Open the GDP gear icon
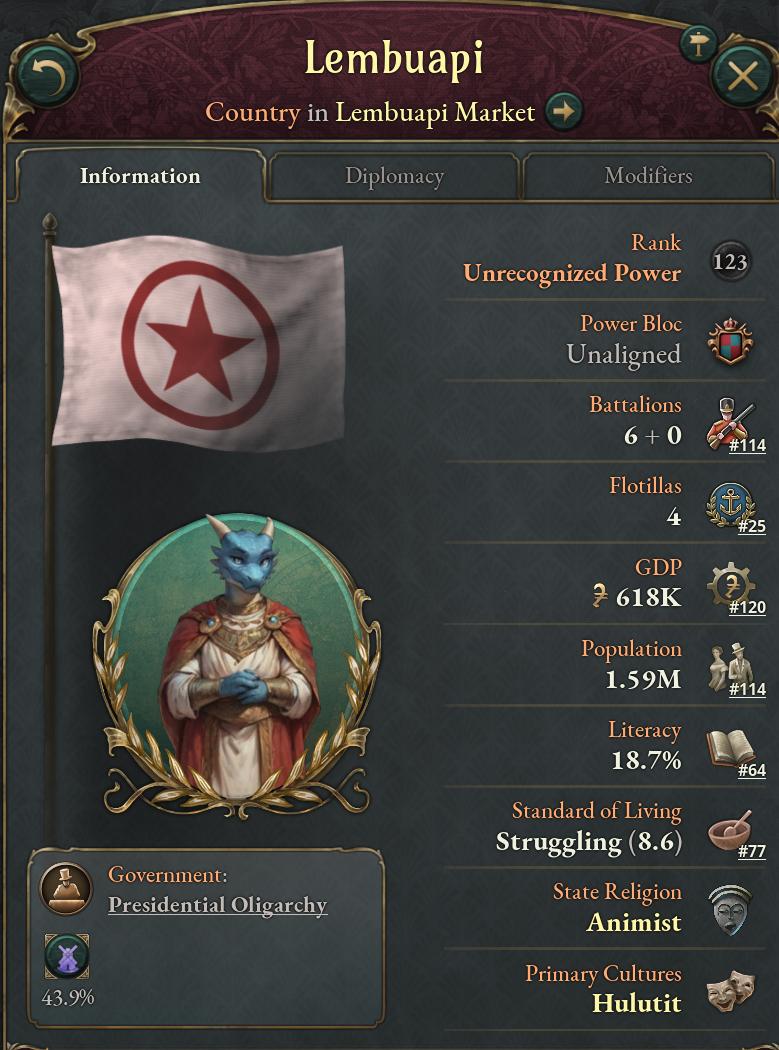779x1050 pixels. pyautogui.click(x=728, y=585)
